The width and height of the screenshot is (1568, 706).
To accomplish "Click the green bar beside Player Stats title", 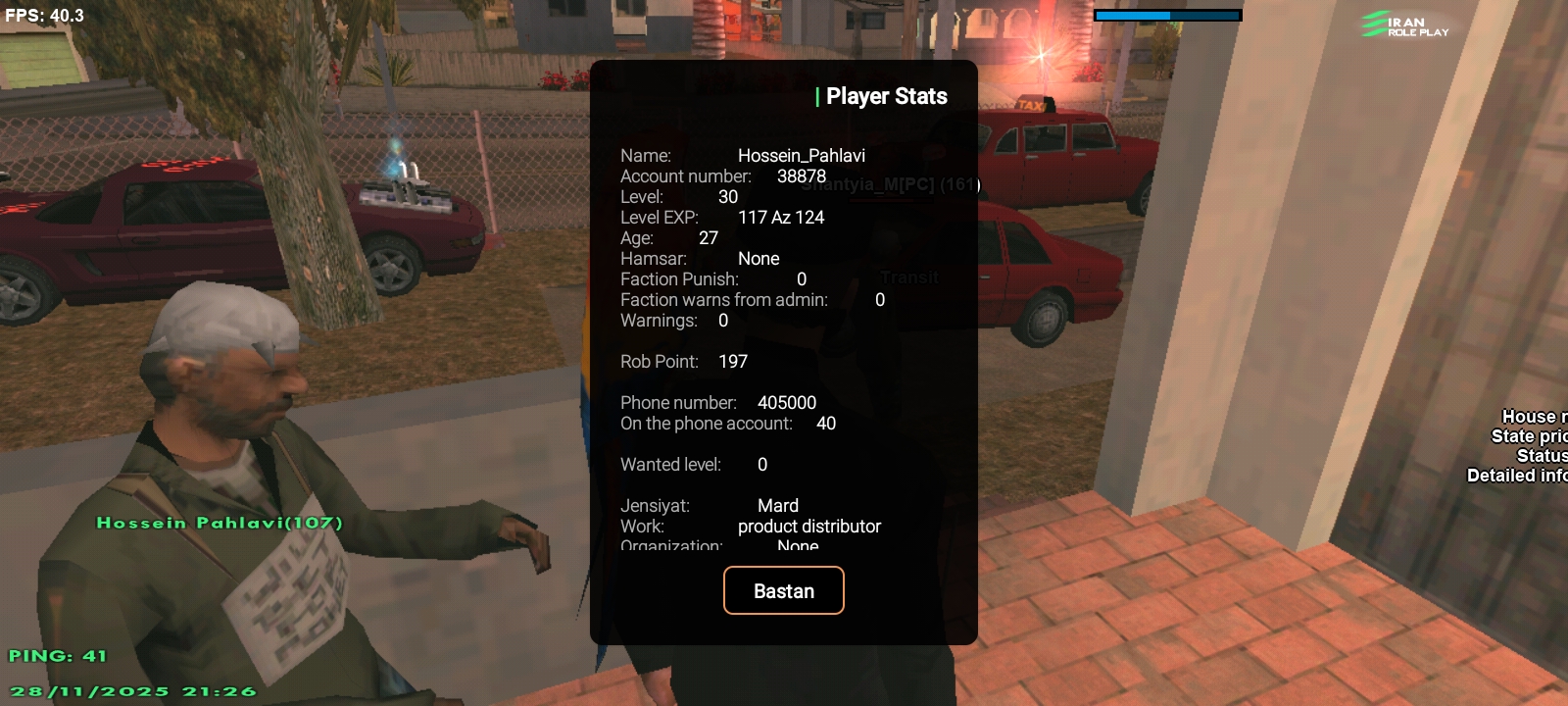I will [x=815, y=96].
